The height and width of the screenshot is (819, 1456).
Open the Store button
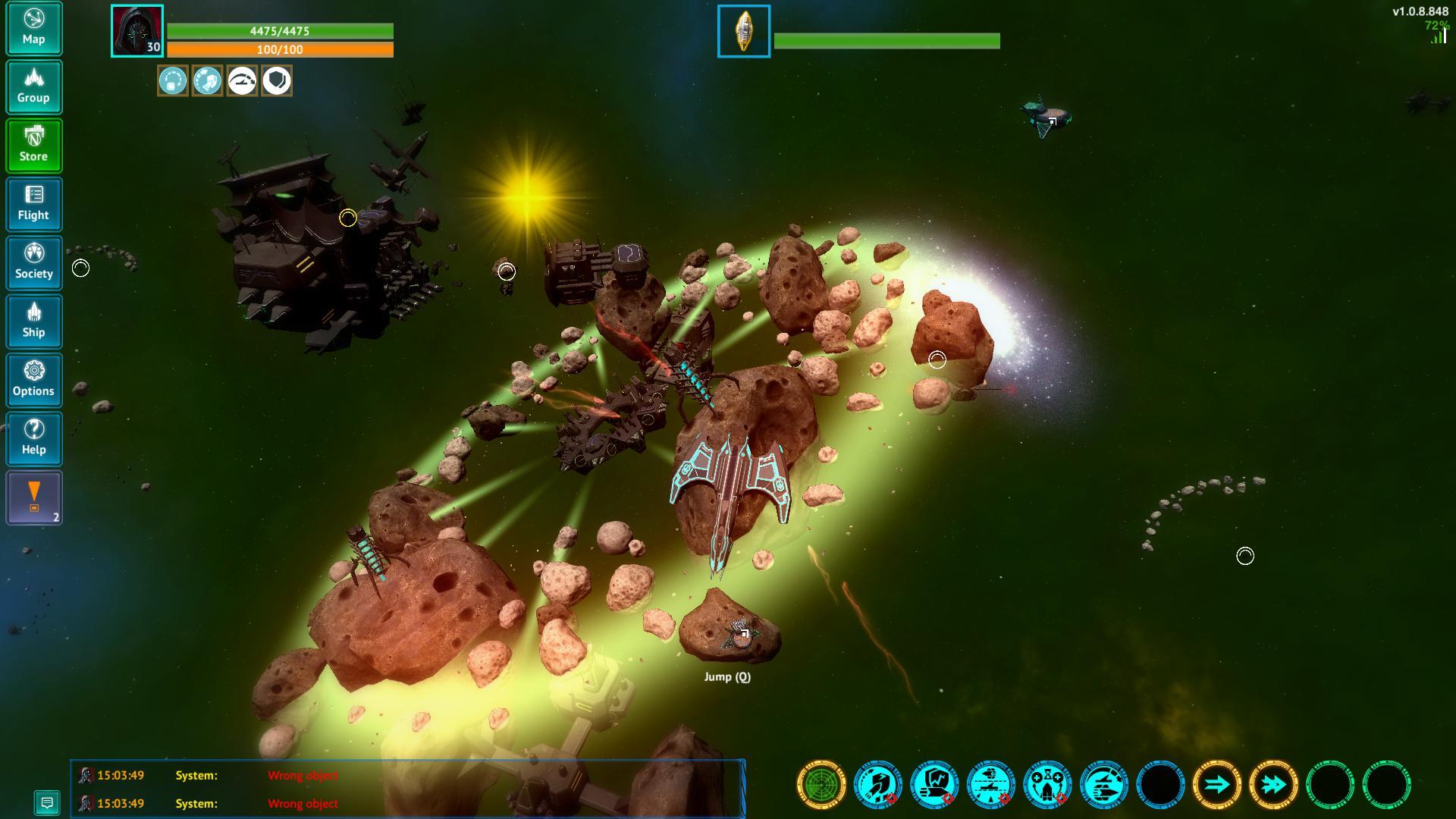pos(33,146)
